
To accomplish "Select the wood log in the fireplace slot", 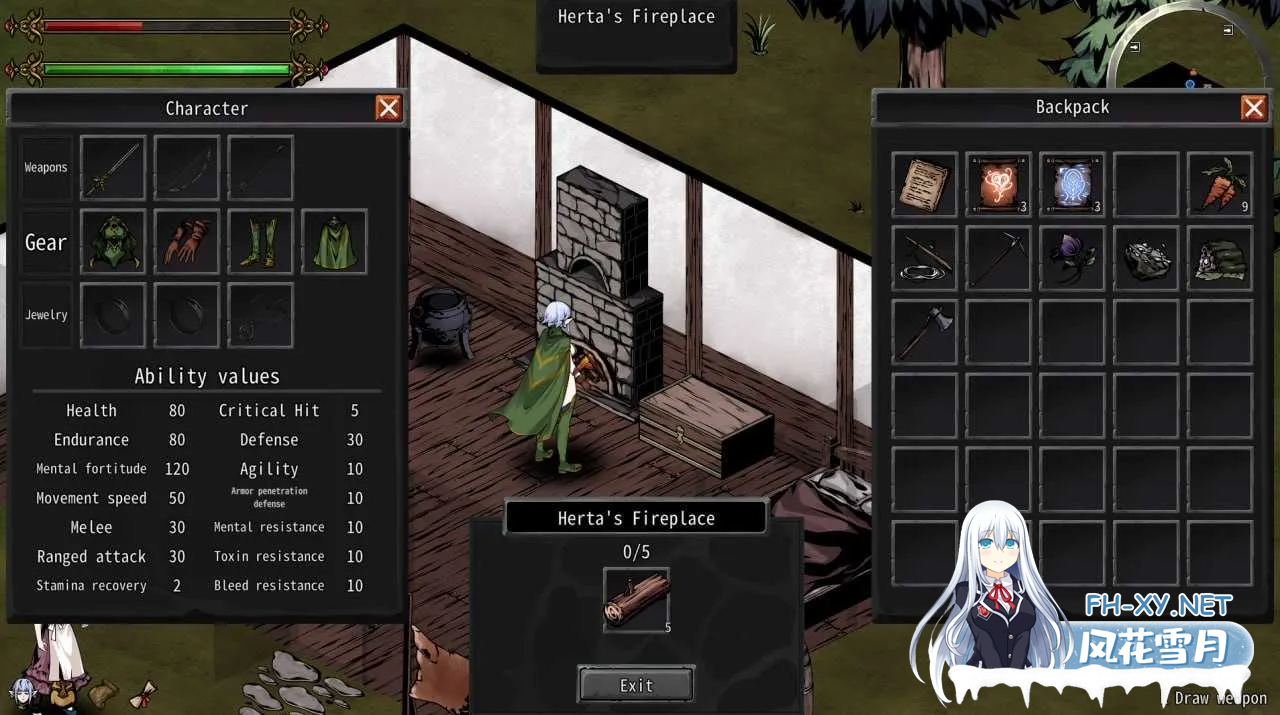I will pos(636,600).
